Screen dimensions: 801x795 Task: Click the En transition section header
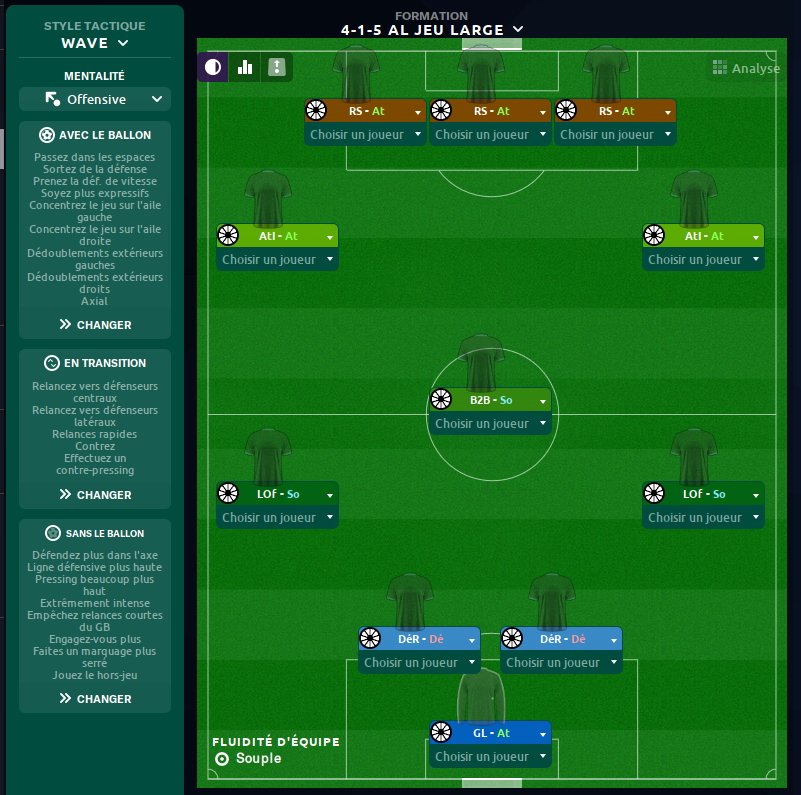[95, 363]
